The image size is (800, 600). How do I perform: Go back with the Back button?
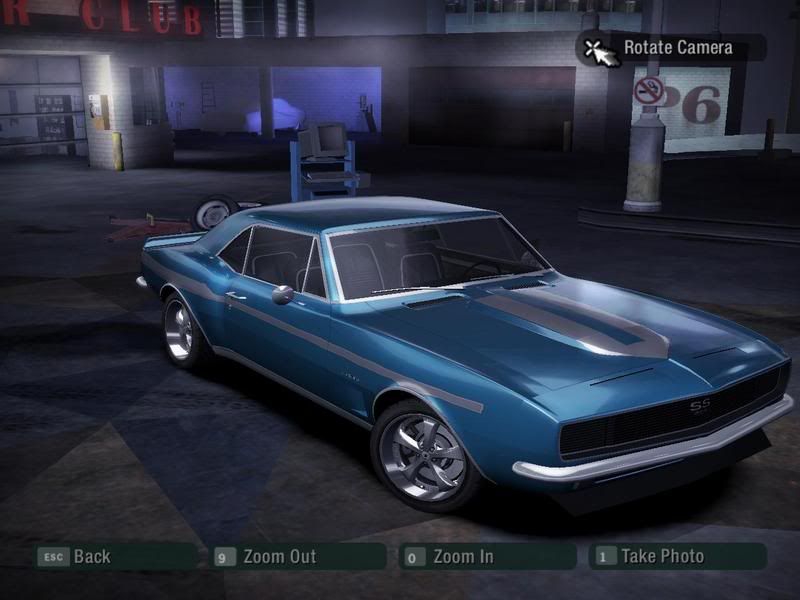pos(90,557)
